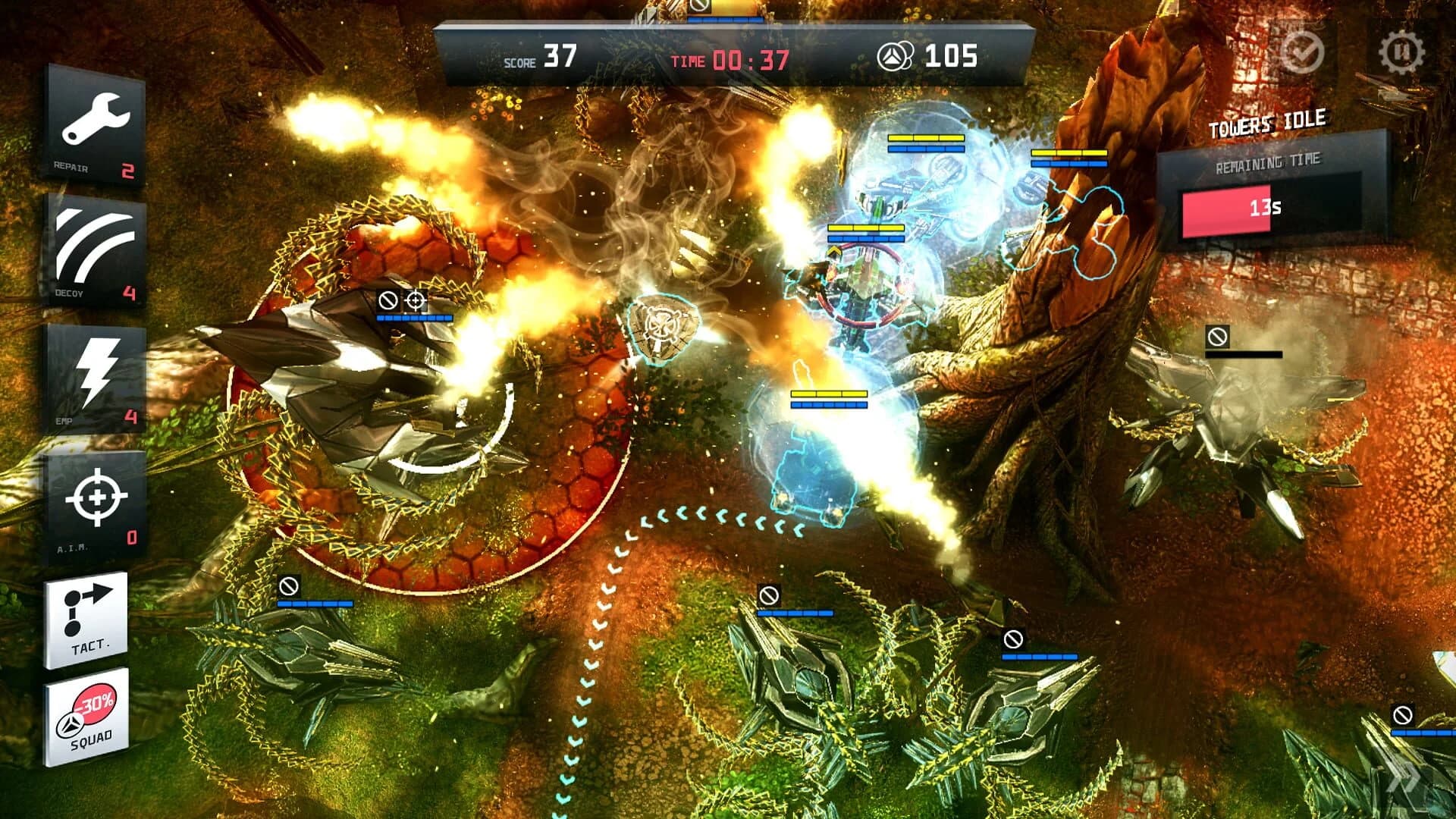Select the A.I.M. targeting ability
The width and height of the screenshot is (1456, 819).
(95, 497)
